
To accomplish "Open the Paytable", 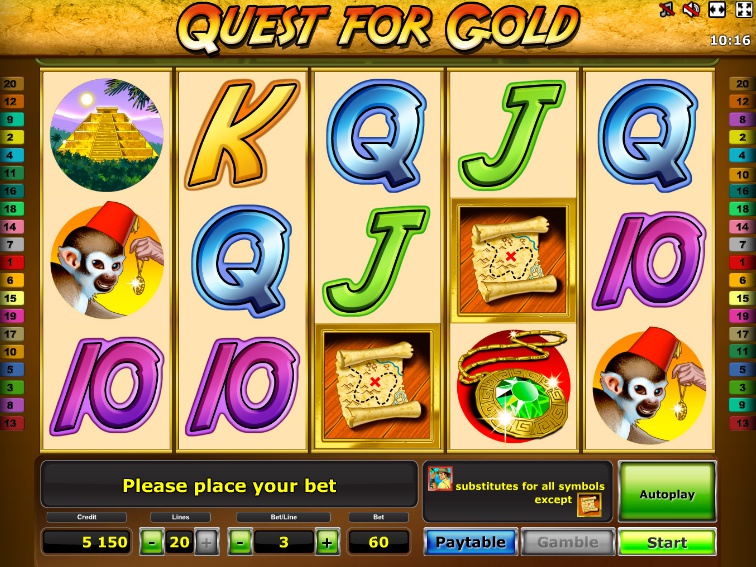I will (470, 542).
